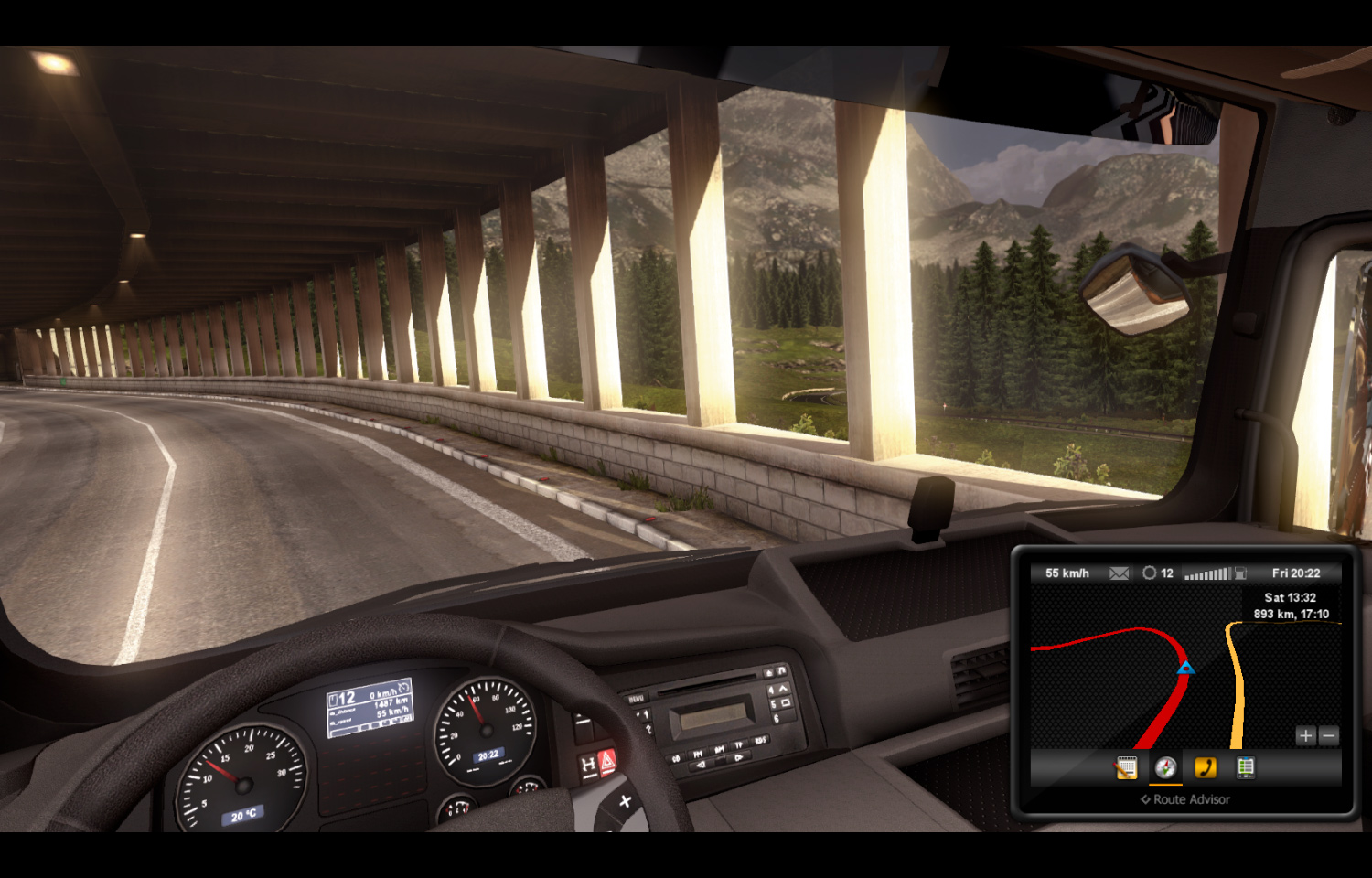This screenshot has width=1372, height=878.
Task: Zoom in the Route Advisor map
Action: point(1305,735)
